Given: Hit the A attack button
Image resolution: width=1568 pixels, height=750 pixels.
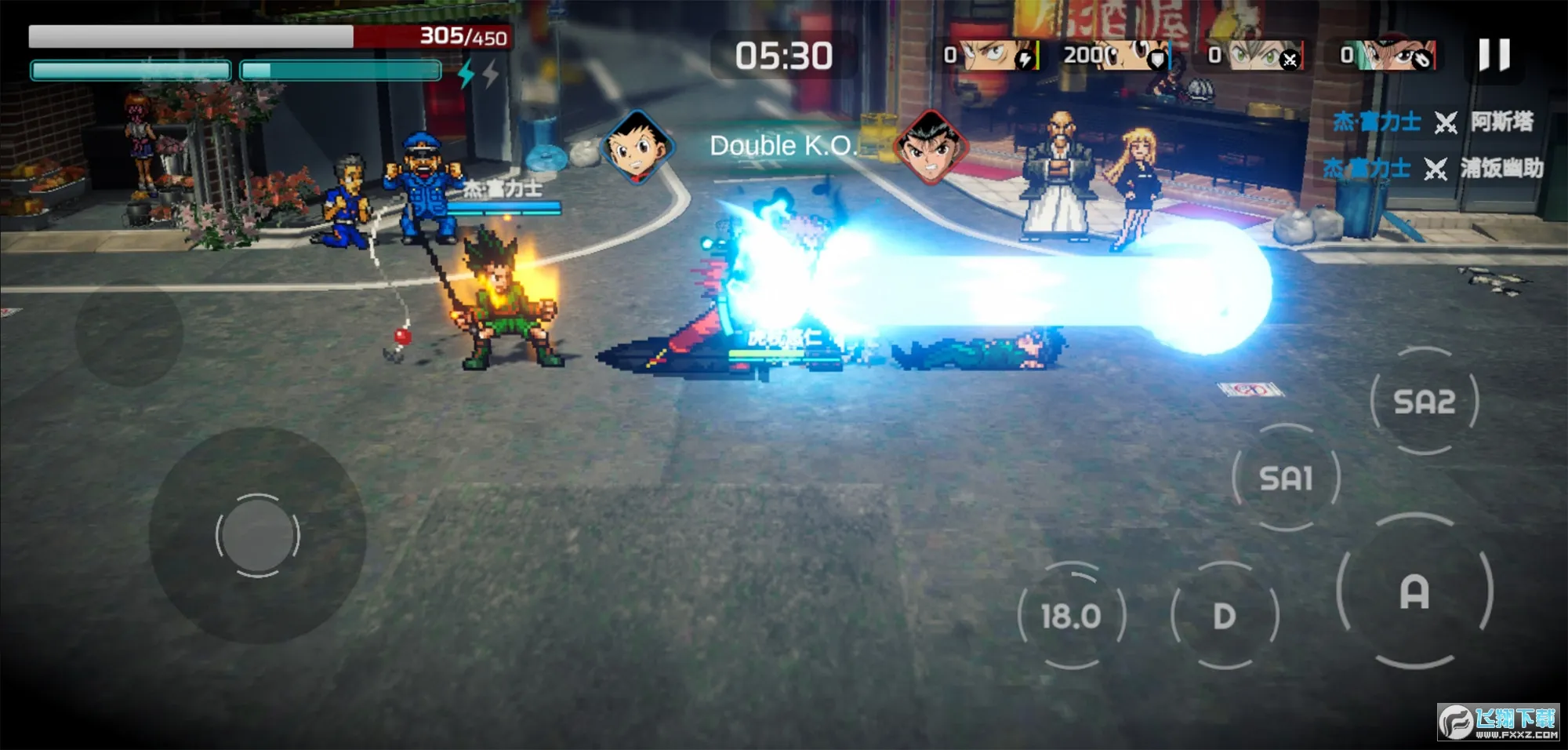Looking at the screenshot, I should tap(1414, 592).
